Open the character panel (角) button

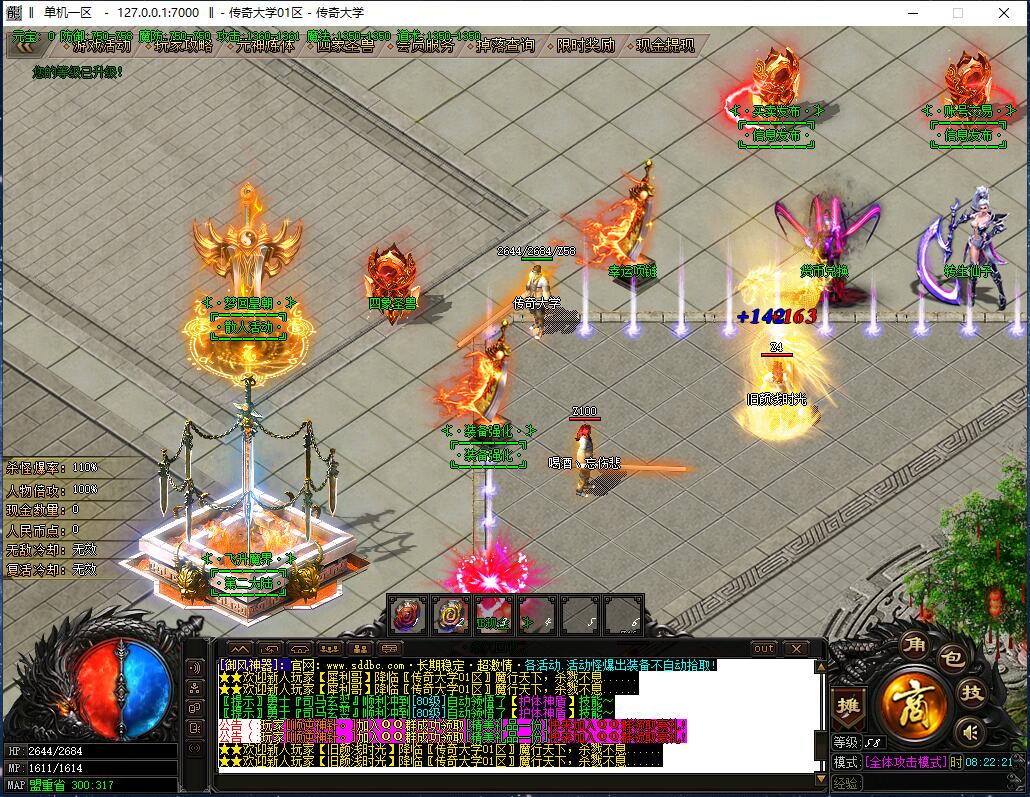coord(913,645)
